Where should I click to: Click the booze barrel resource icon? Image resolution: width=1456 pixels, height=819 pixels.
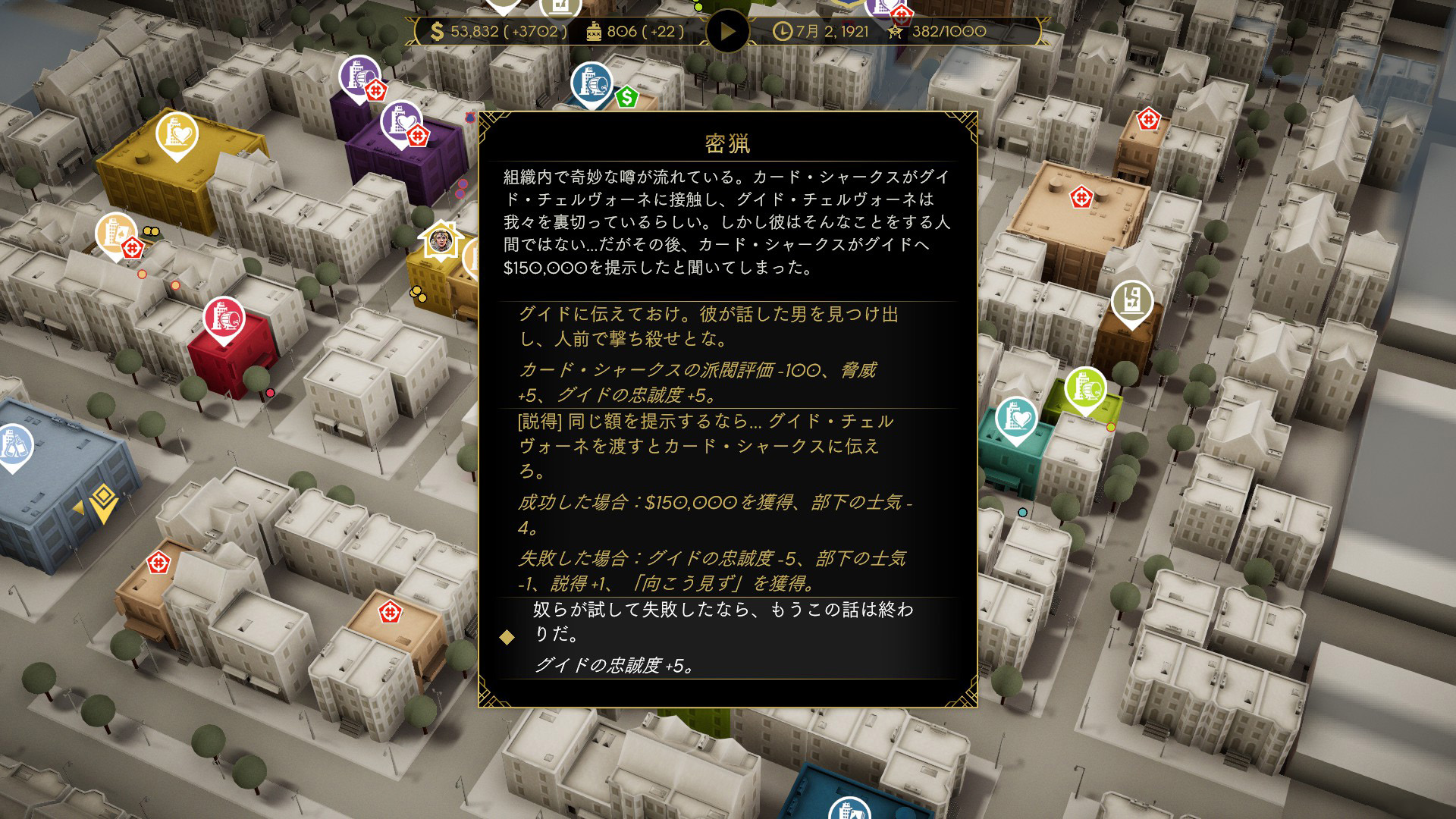click(x=595, y=32)
